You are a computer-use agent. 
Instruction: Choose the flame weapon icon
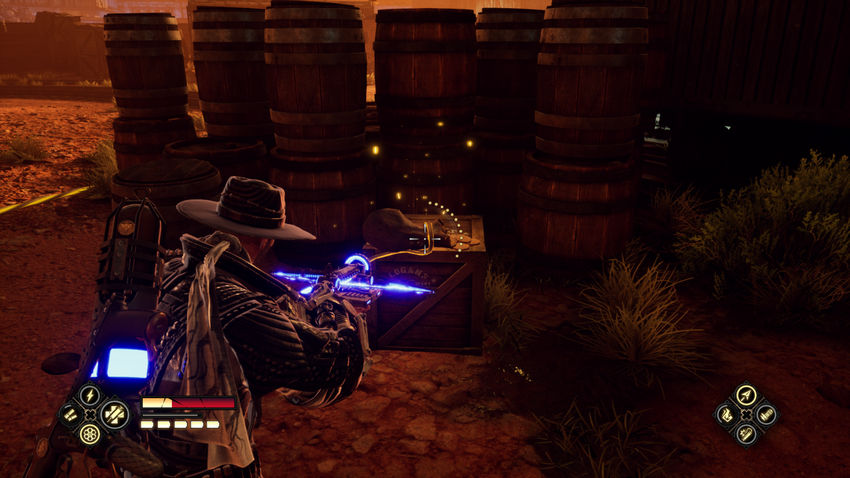[725, 414]
